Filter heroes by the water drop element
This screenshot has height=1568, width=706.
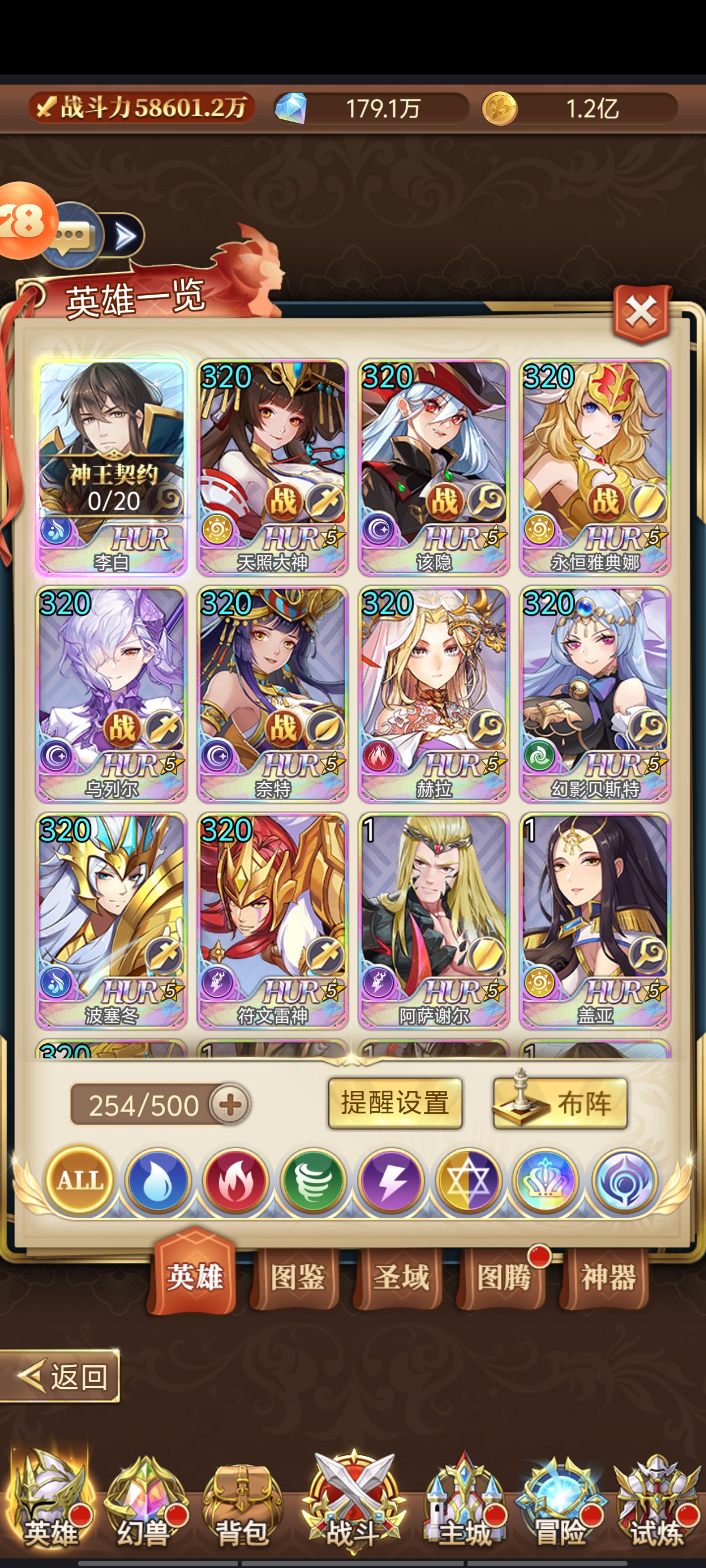[x=157, y=1181]
